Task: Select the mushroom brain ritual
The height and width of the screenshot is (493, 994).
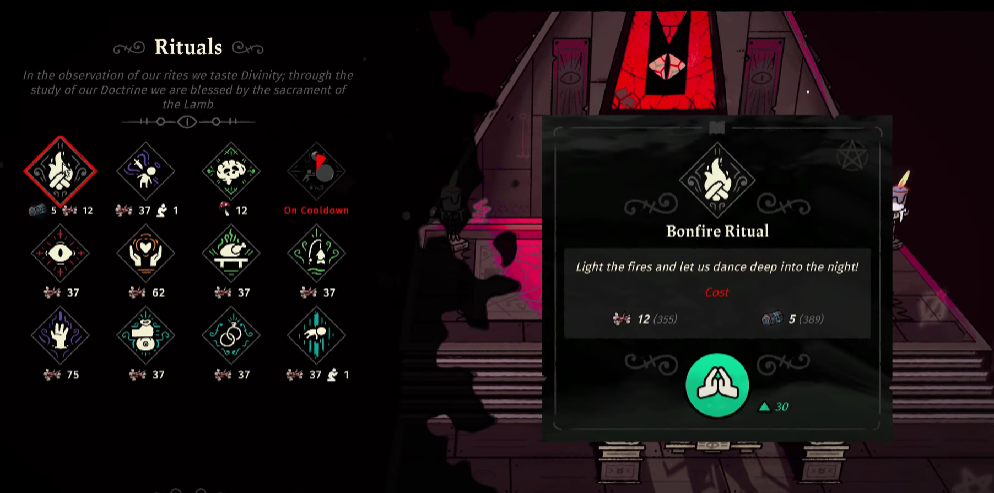Action: click(231, 172)
